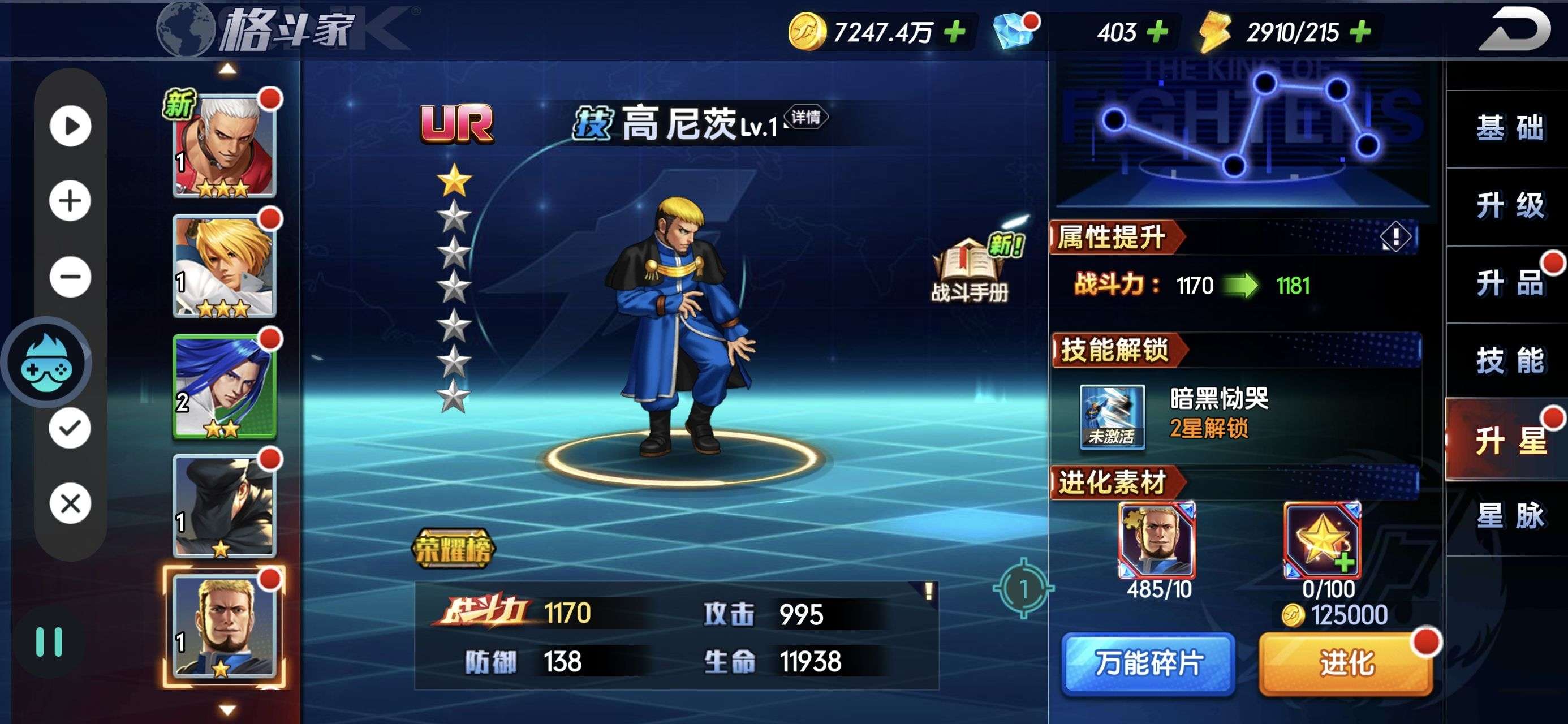Open the 星脉 star vein tab
This screenshot has width=1568, height=724.
coord(1510,516)
